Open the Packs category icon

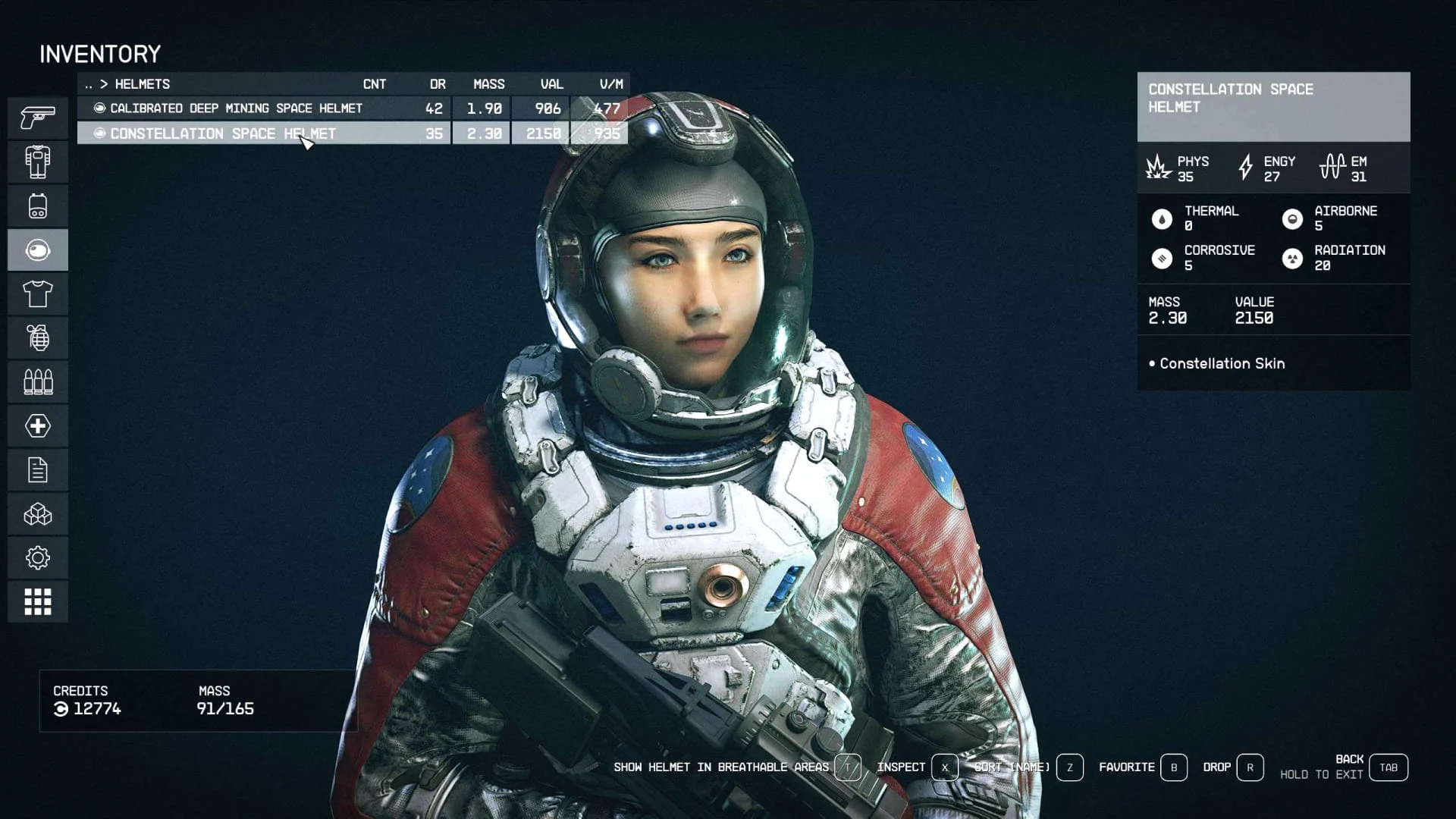38,206
